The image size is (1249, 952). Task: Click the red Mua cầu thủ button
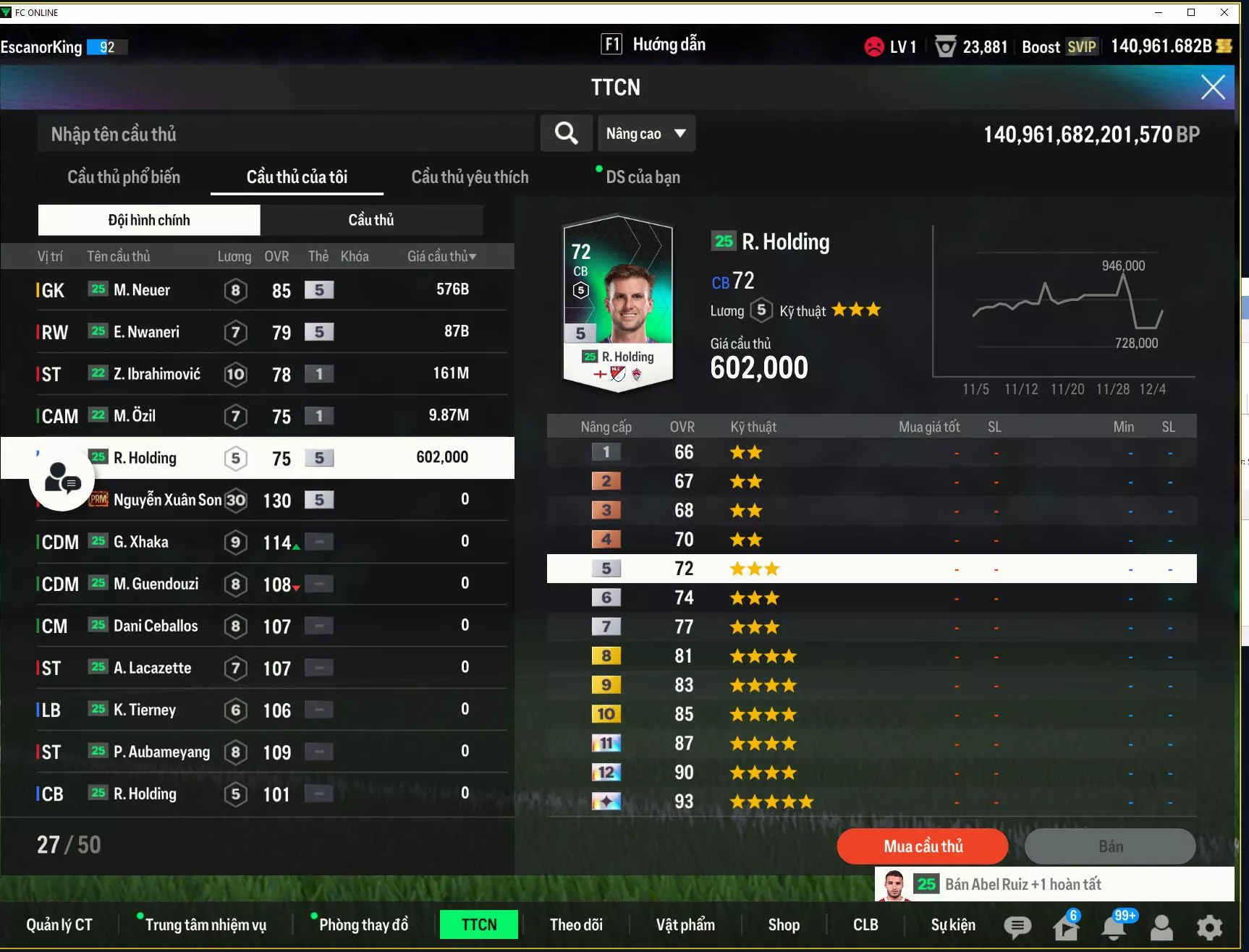[922, 846]
